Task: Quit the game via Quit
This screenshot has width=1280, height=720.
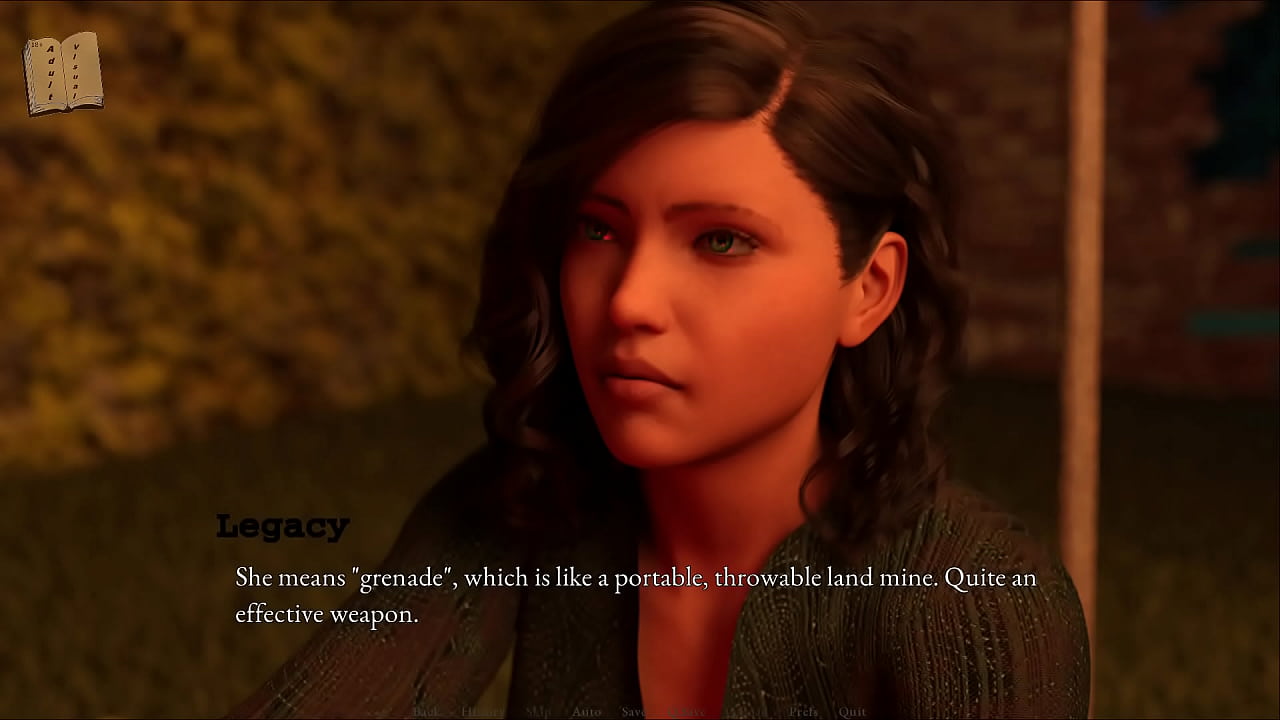Action: (x=852, y=712)
